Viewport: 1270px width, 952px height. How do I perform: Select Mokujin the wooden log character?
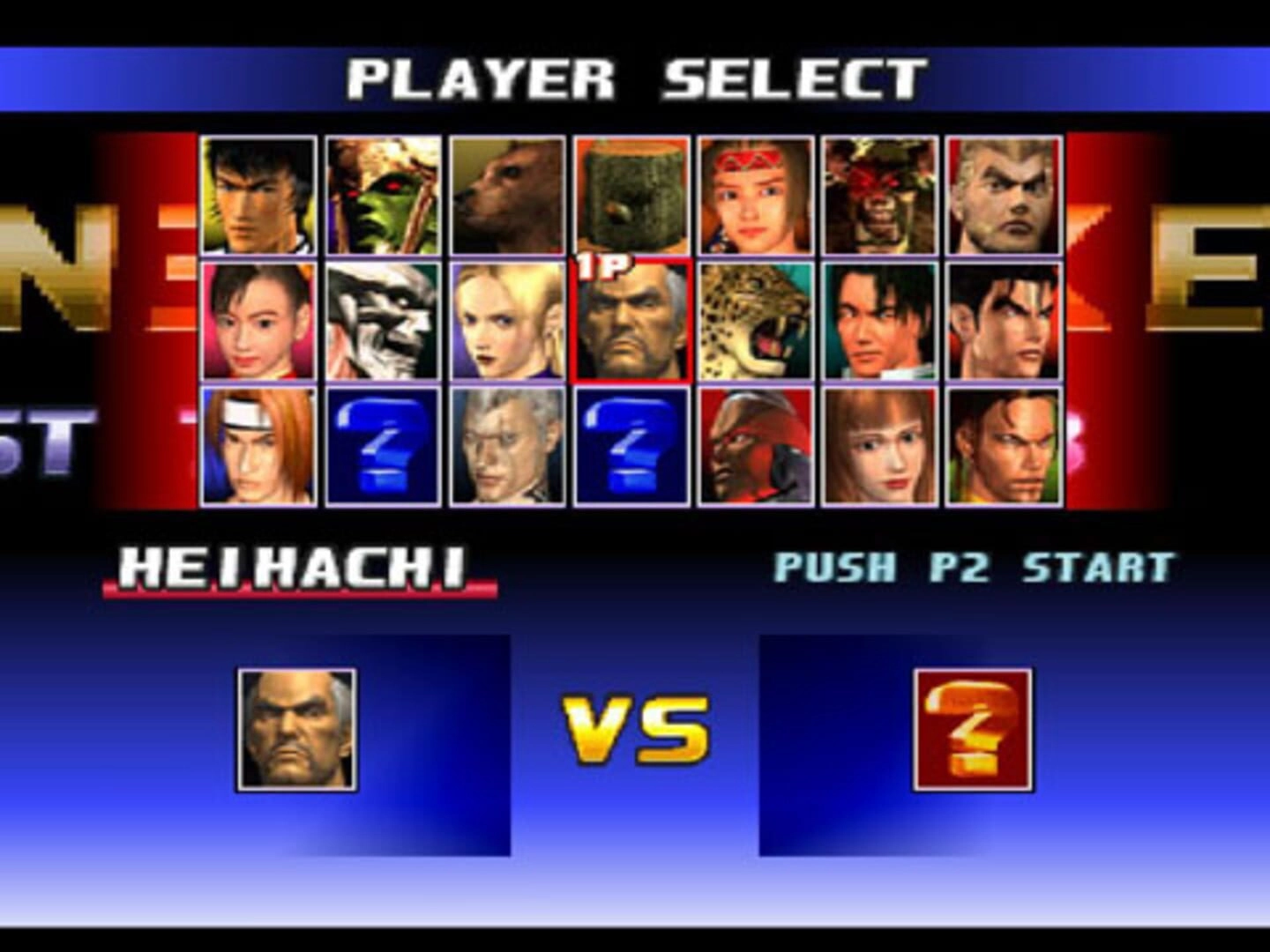pyautogui.click(x=631, y=196)
